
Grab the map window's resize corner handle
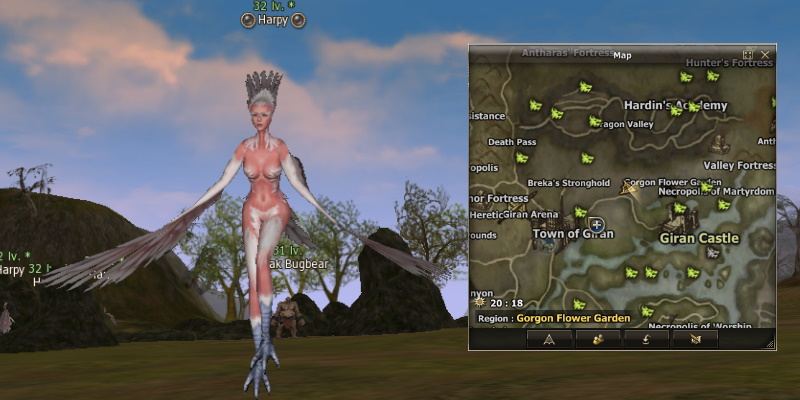(770, 344)
